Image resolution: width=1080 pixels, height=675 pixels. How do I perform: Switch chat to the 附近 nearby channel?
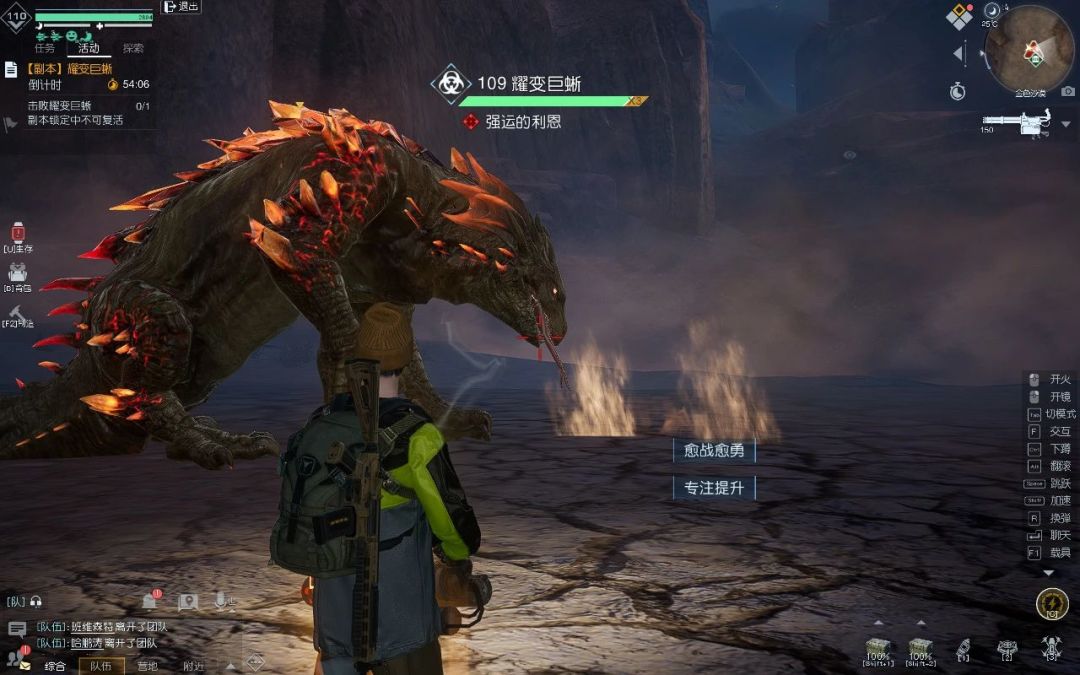pos(193,666)
